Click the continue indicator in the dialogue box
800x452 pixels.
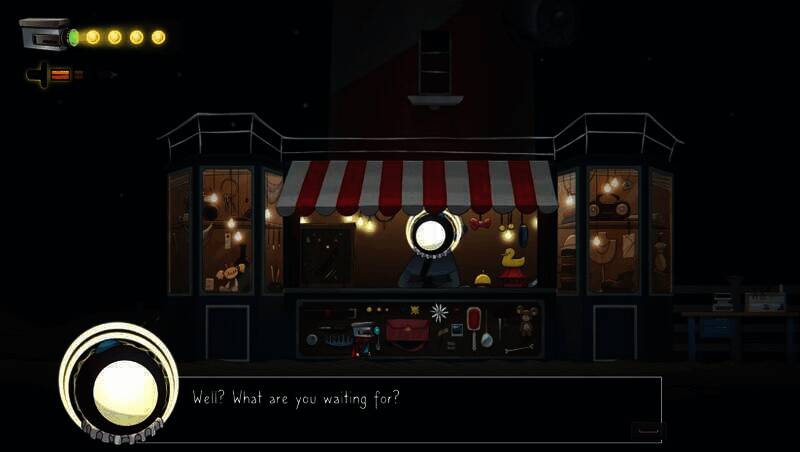pos(648,430)
